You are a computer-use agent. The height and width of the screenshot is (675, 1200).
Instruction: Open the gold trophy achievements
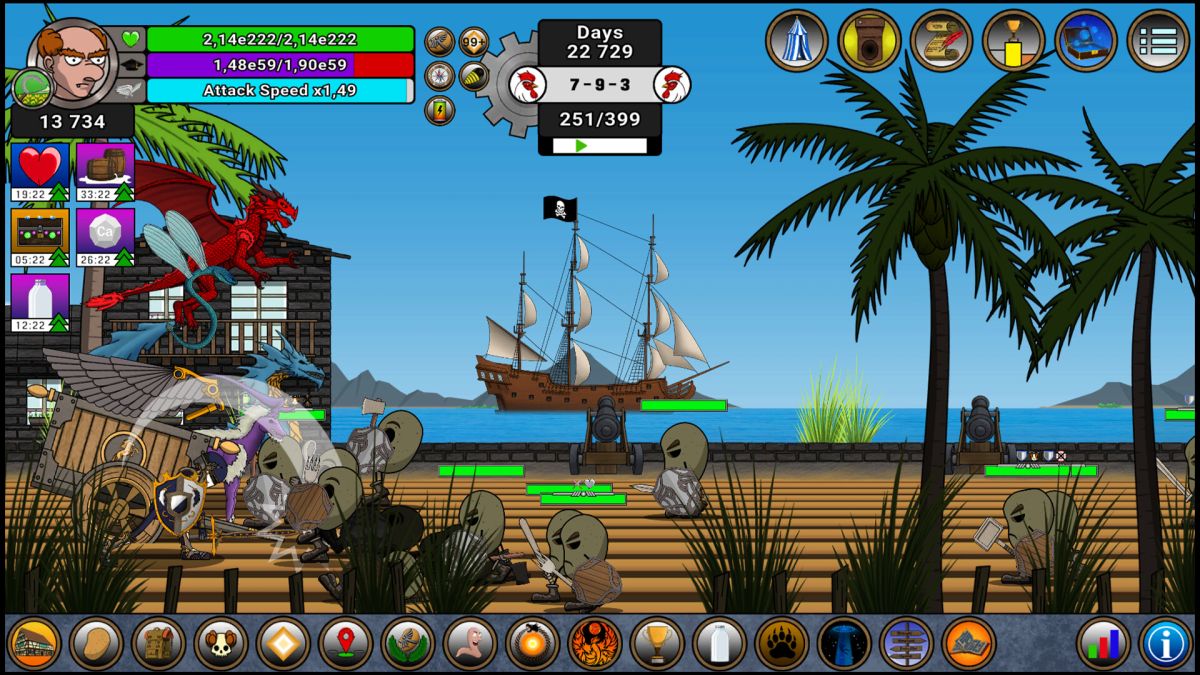coord(657,643)
